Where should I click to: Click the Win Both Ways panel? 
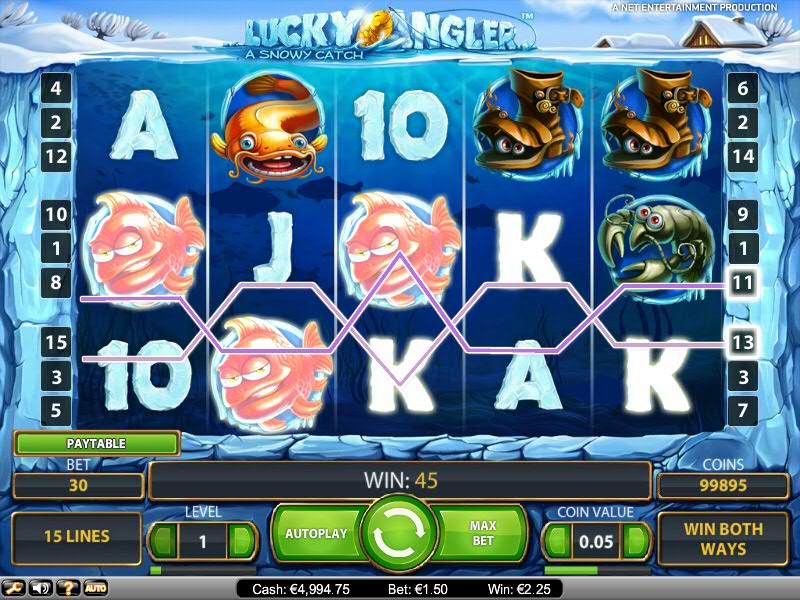click(723, 538)
